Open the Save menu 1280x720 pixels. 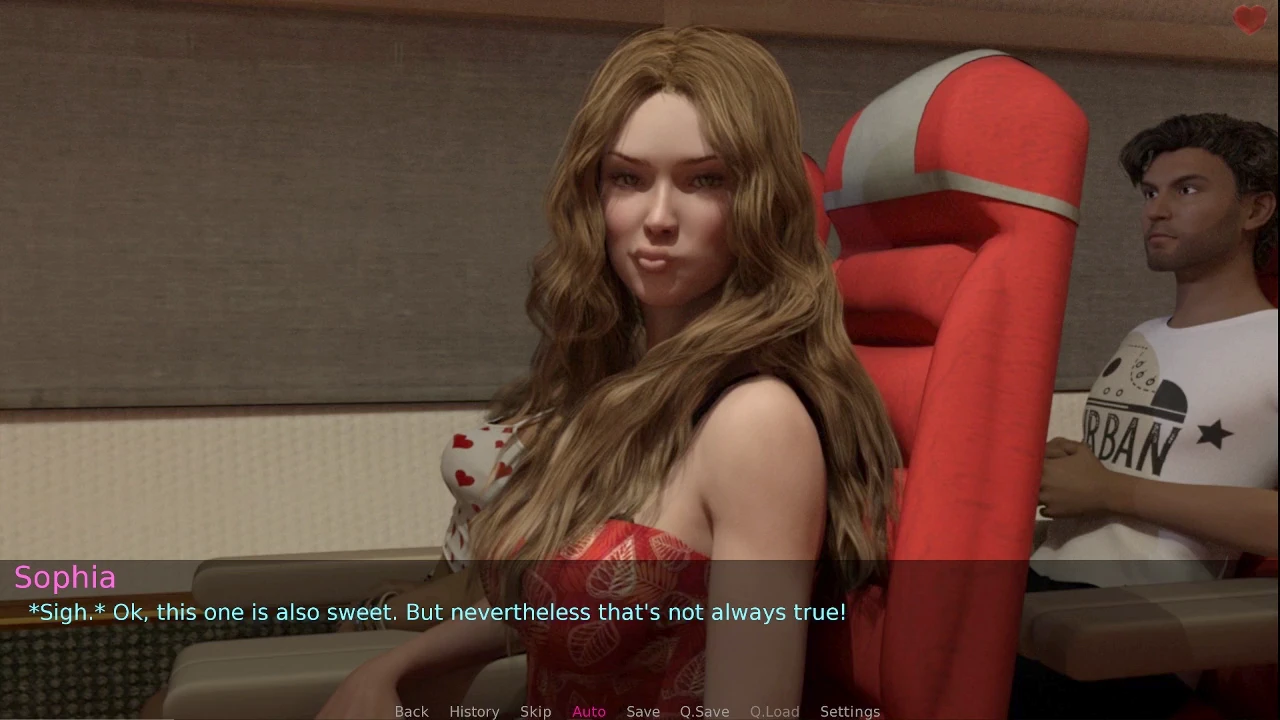pos(643,711)
